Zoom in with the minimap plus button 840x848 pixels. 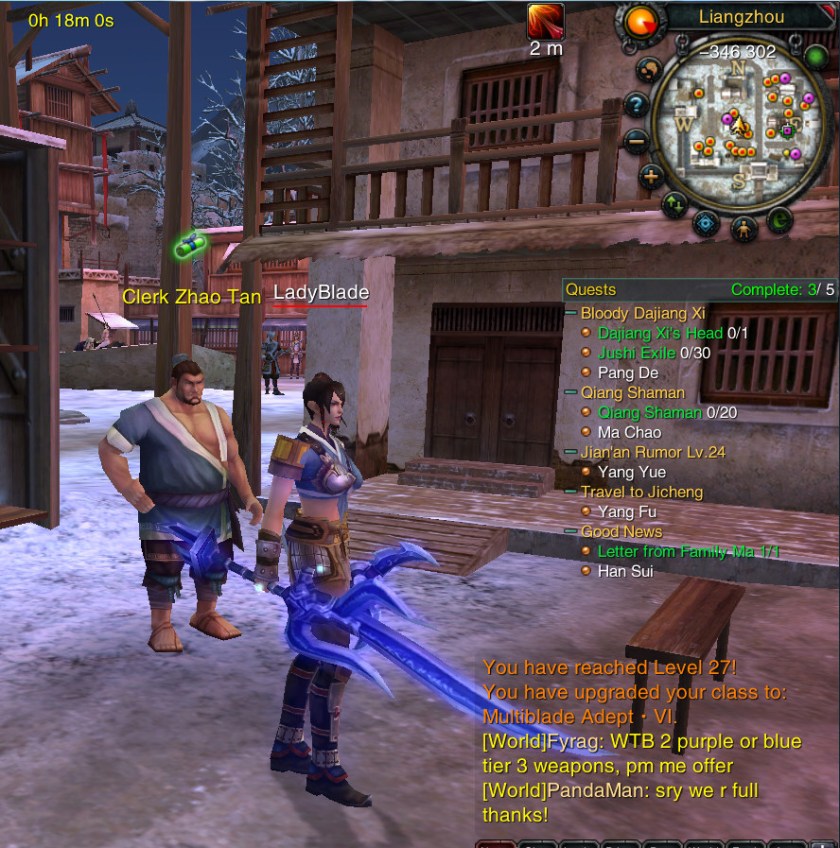[x=651, y=178]
